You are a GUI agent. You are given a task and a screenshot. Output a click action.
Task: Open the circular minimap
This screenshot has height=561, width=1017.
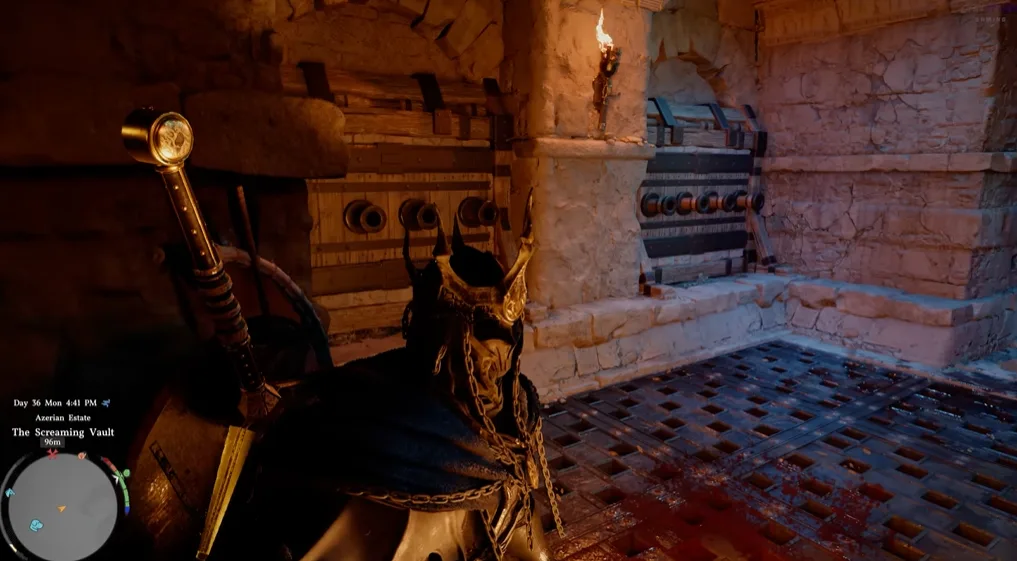coord(63,505)
